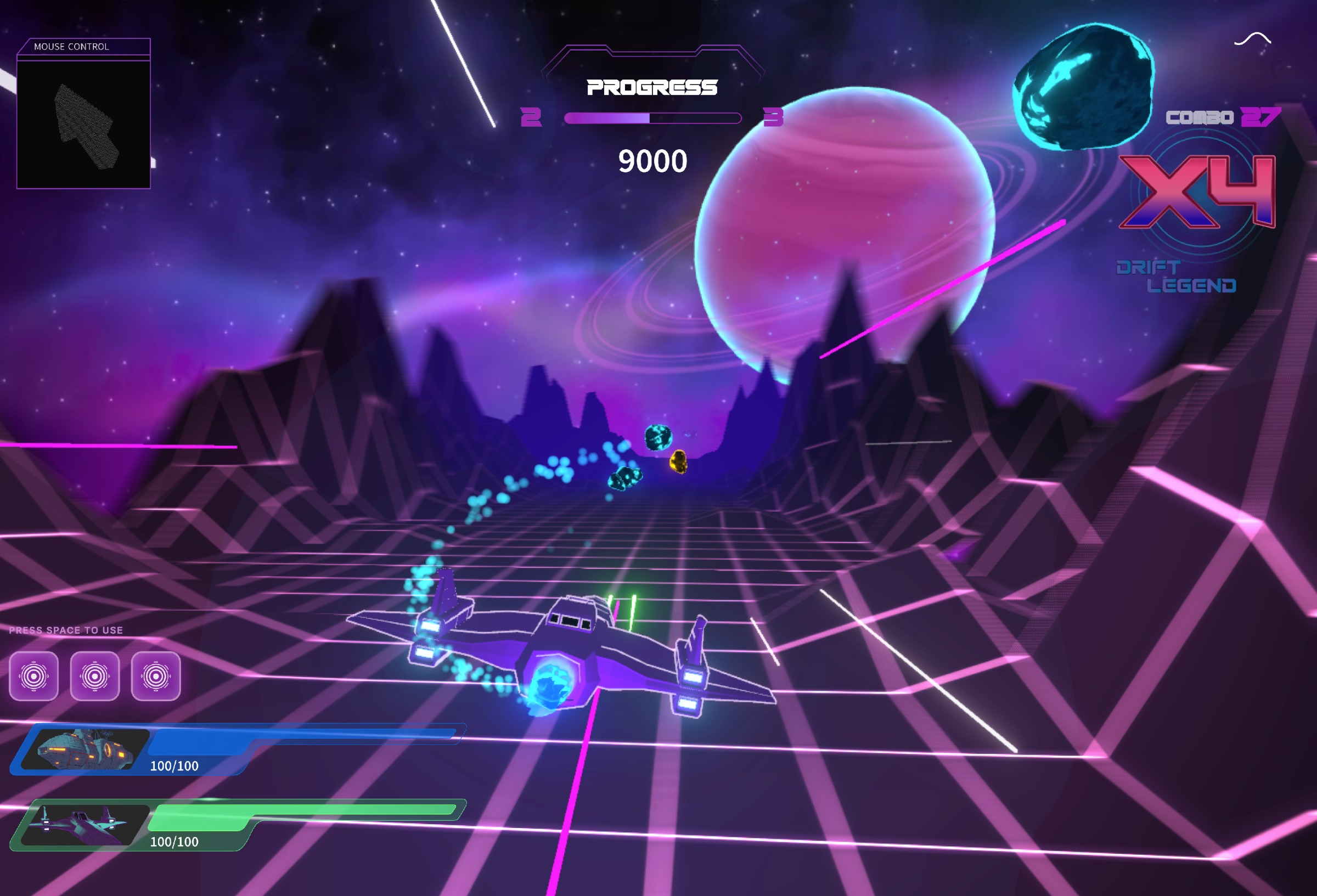Select the blue mothership portrait
Viewport: 1317px width, 896px height.
pyautogui.click(x=85, y=748)
